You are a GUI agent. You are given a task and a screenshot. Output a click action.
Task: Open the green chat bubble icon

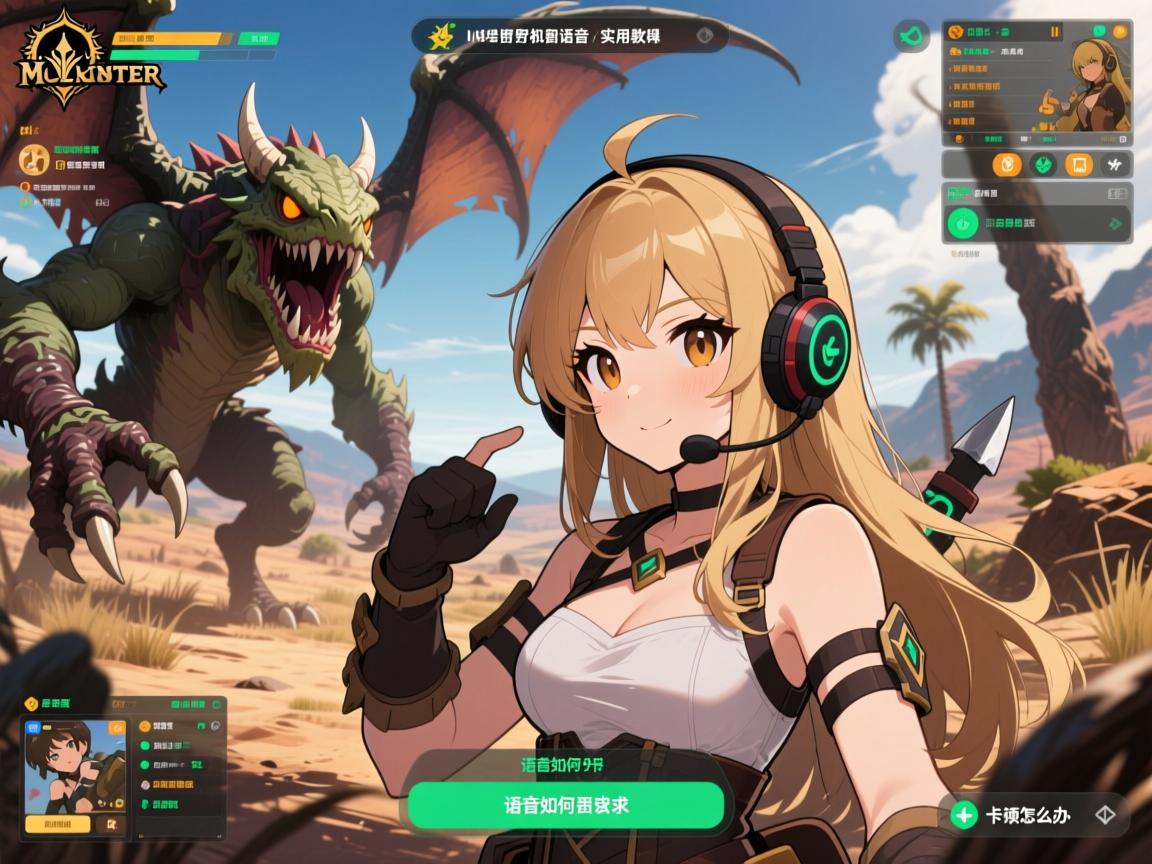click(1100, 32)
